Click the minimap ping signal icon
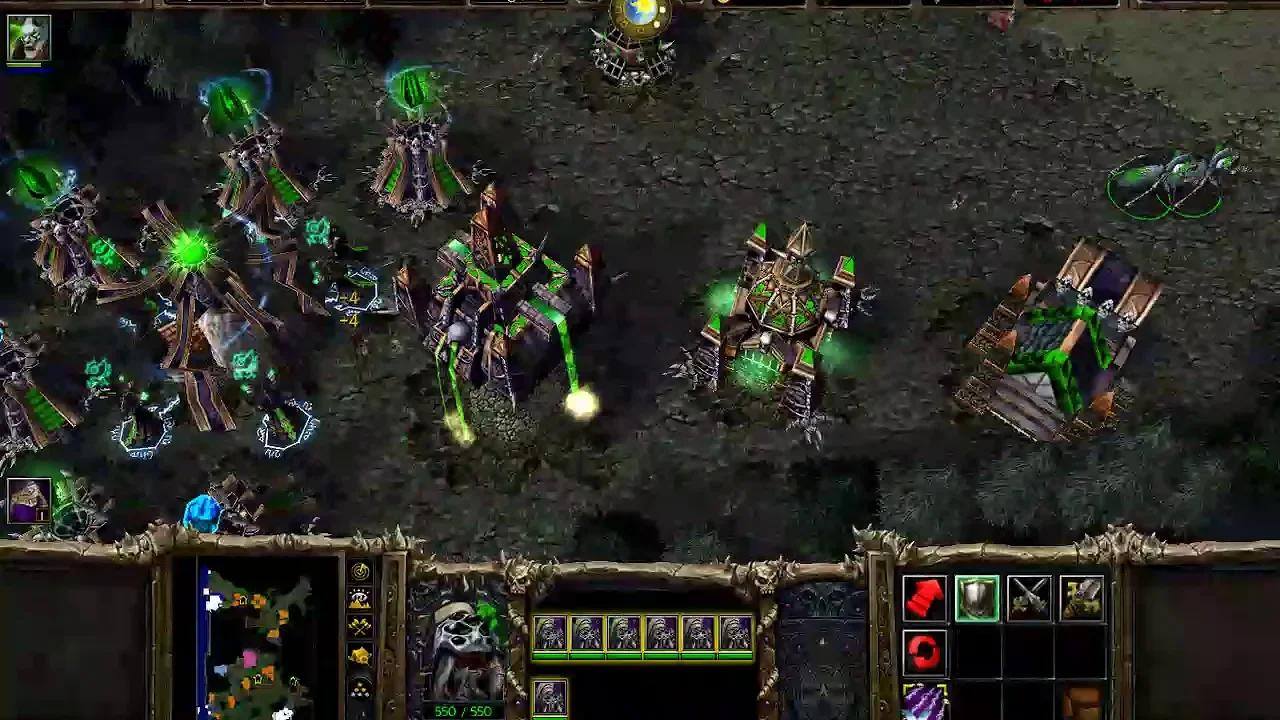 pyautogui.click(x=361, y=571)
